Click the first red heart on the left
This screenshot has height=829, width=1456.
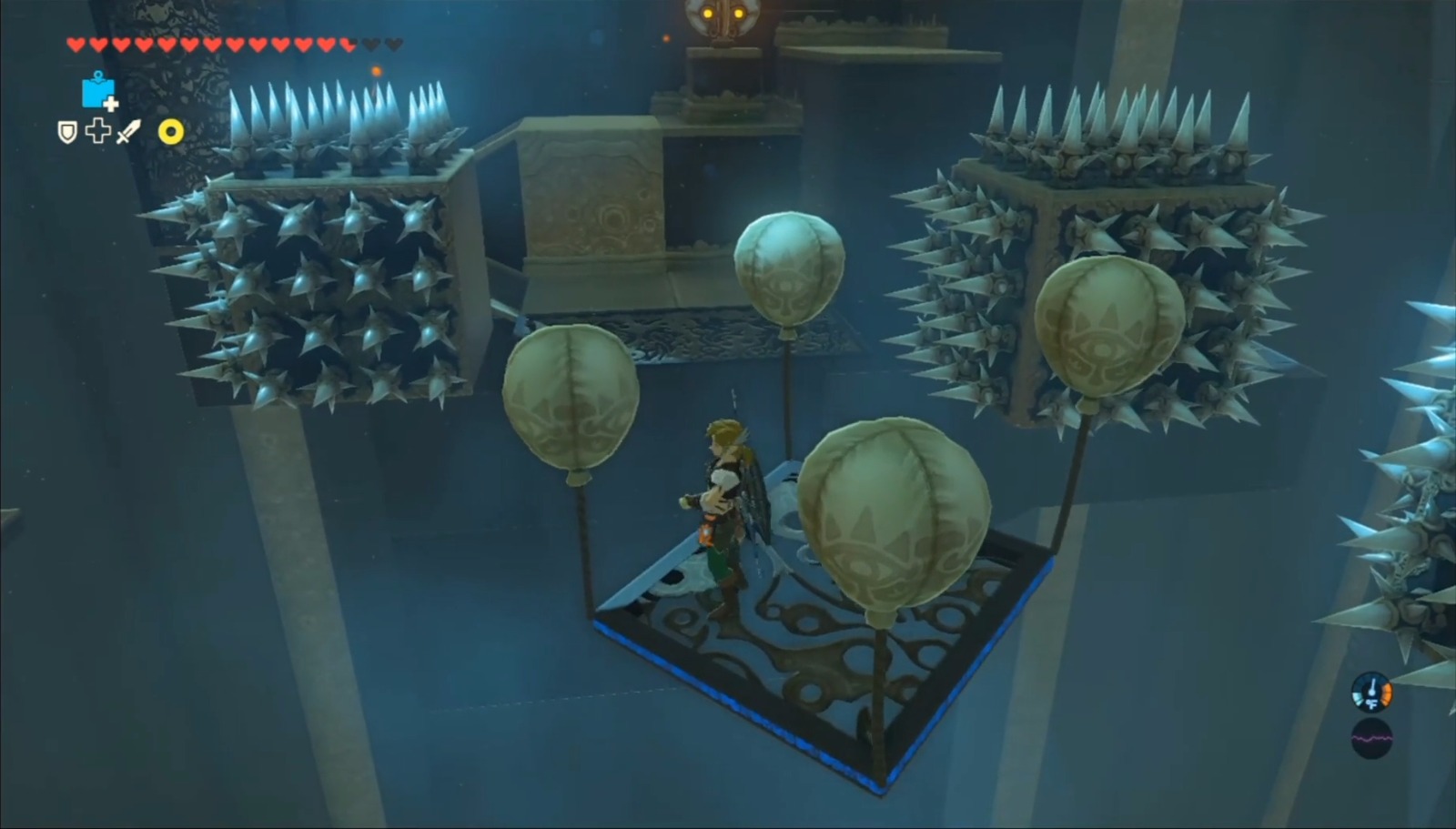[77, 42]
